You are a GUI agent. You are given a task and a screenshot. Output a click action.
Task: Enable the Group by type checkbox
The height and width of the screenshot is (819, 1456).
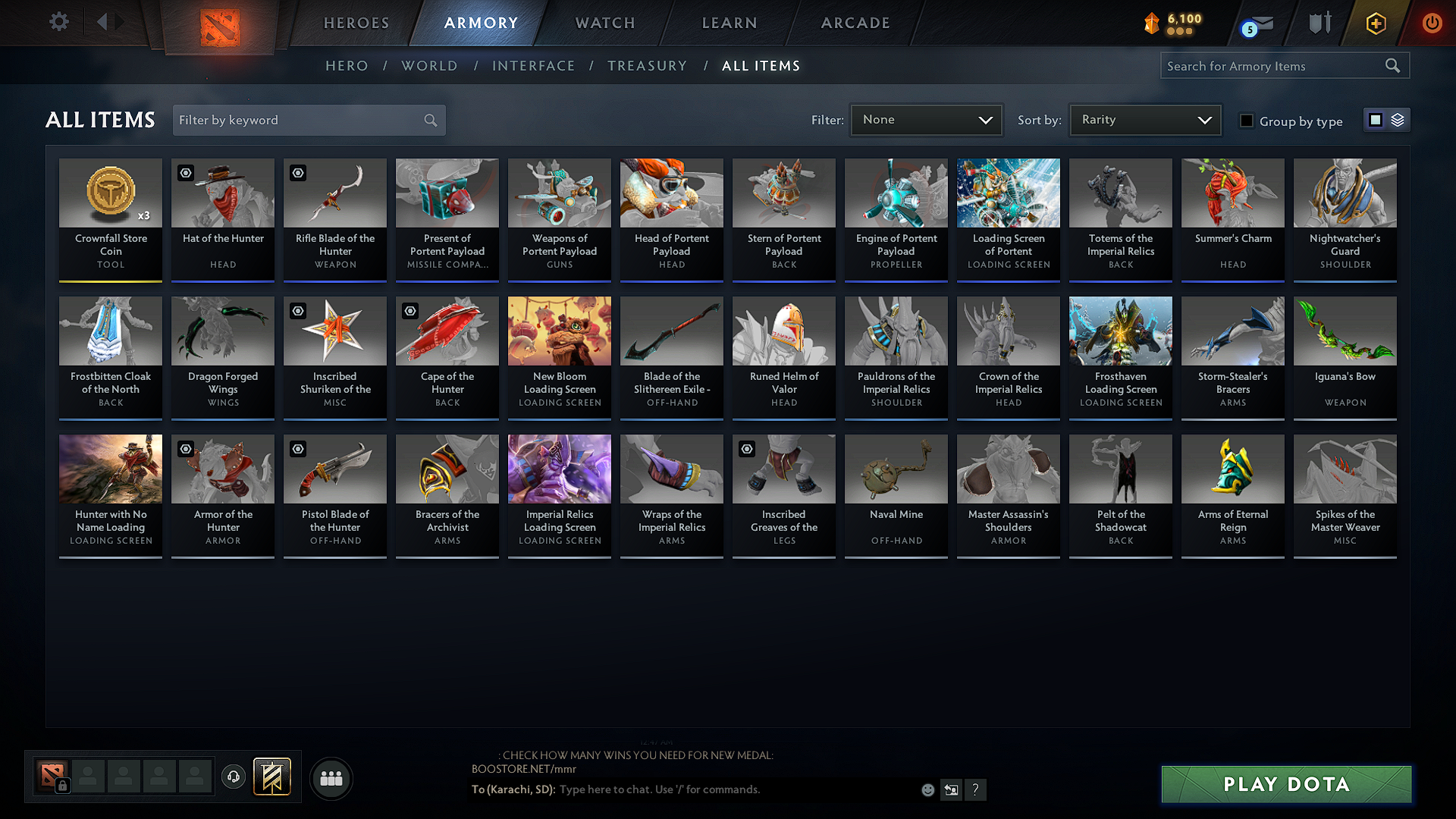1247,120
